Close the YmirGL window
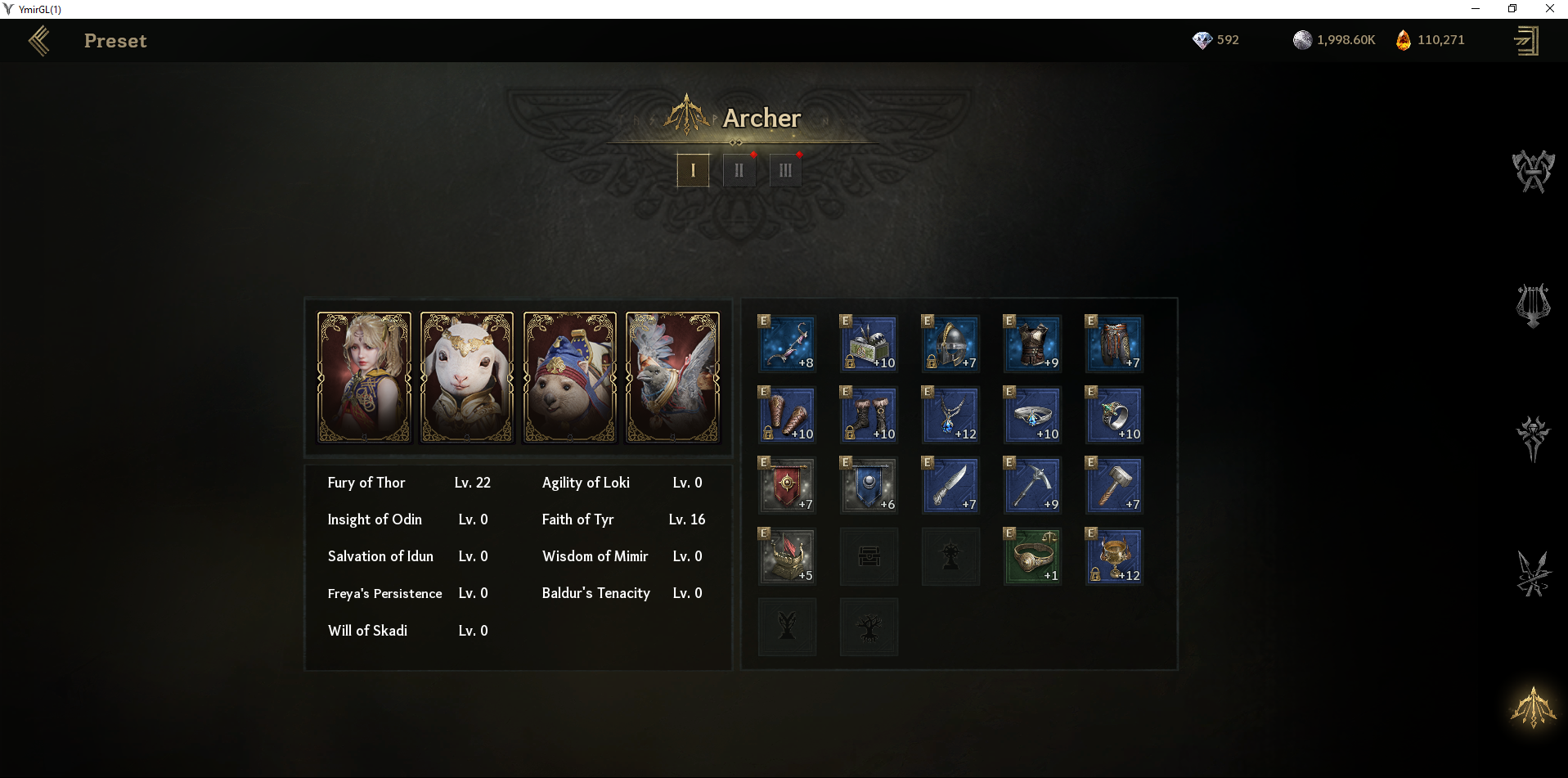Viewport: 1568px width, 778px height. (x=1549, y=9)
